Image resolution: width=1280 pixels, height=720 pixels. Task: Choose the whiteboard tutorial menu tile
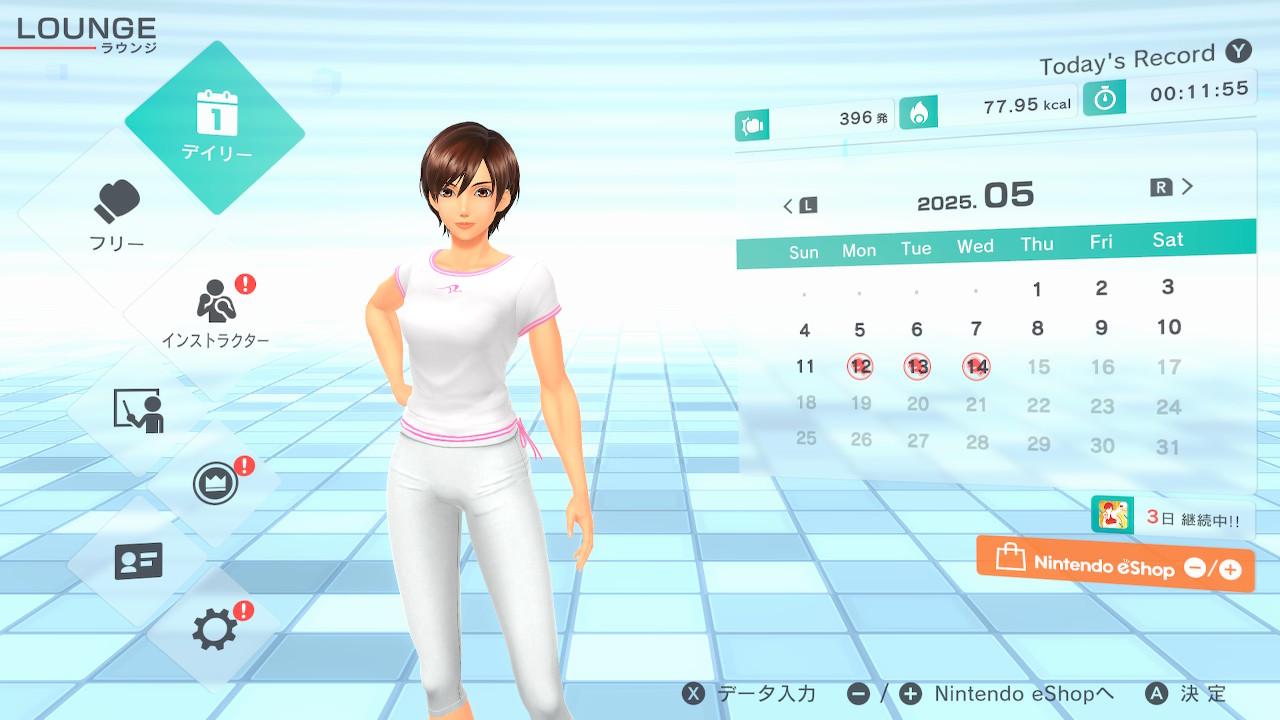[x=138, y=410]
